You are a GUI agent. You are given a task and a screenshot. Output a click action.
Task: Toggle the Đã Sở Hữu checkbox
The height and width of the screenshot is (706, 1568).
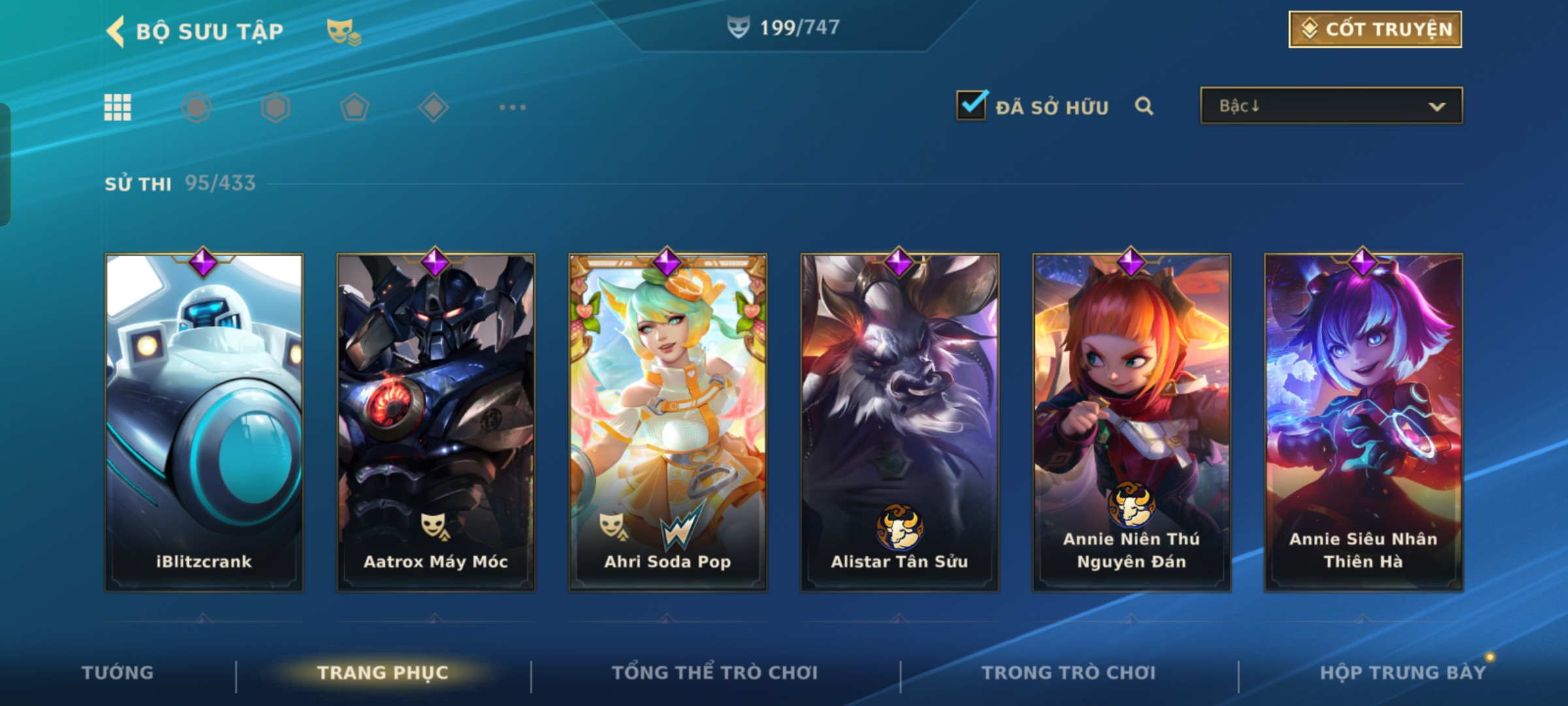click(971, 105)
